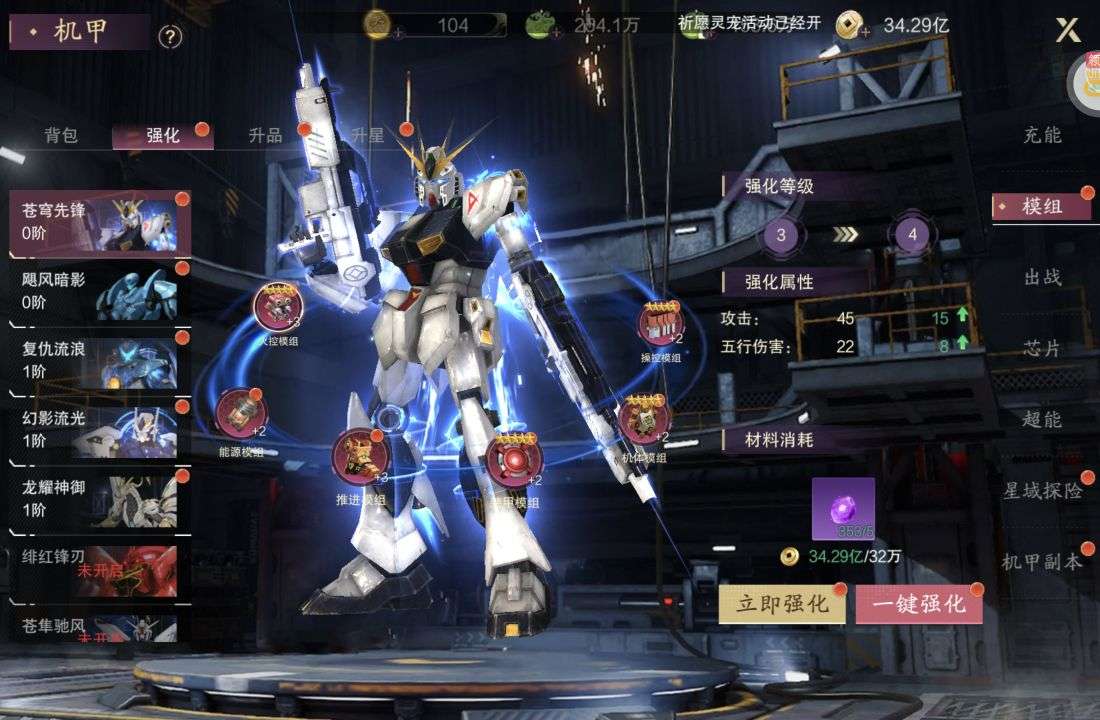
Task: Open the question mark help button
Action: tap(170, 37)
